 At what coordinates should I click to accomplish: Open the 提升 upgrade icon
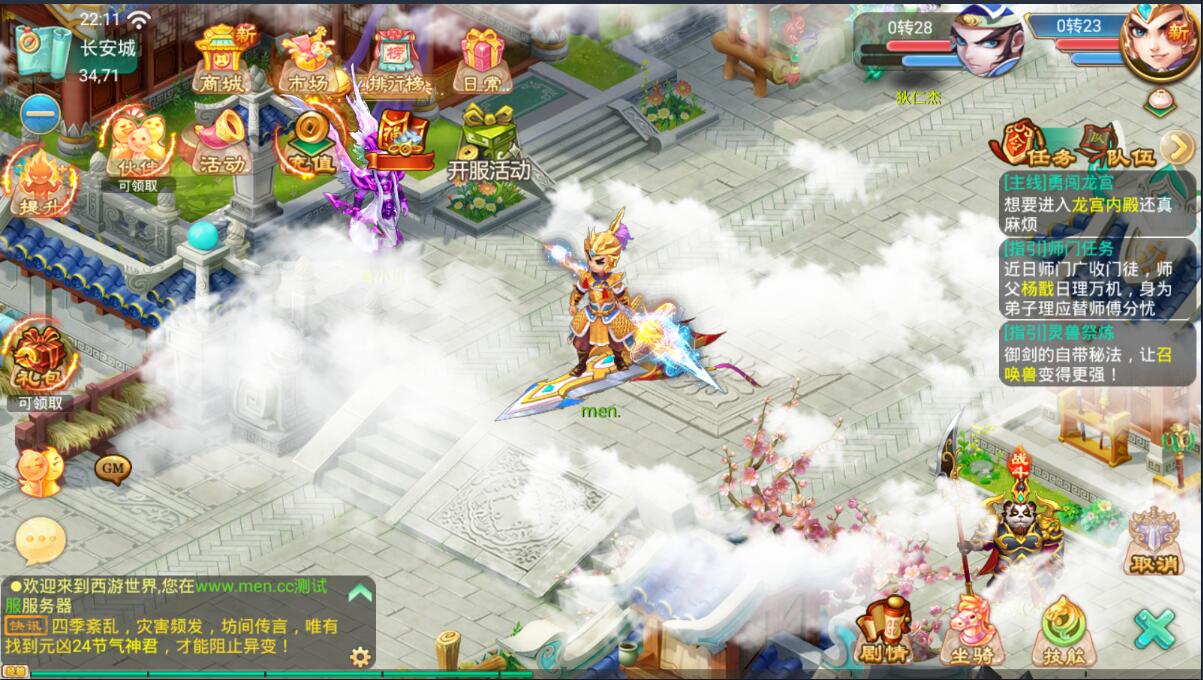pyautogui.click(x=38, y=185)
